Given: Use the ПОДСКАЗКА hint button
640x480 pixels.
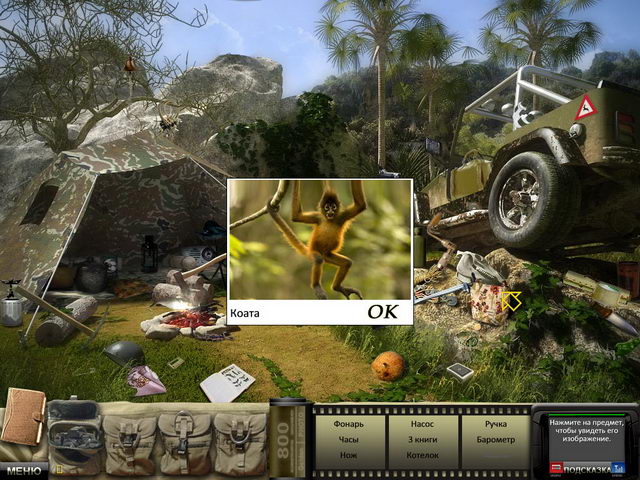Looking at the screenshot, I should (x=588, y=467).
